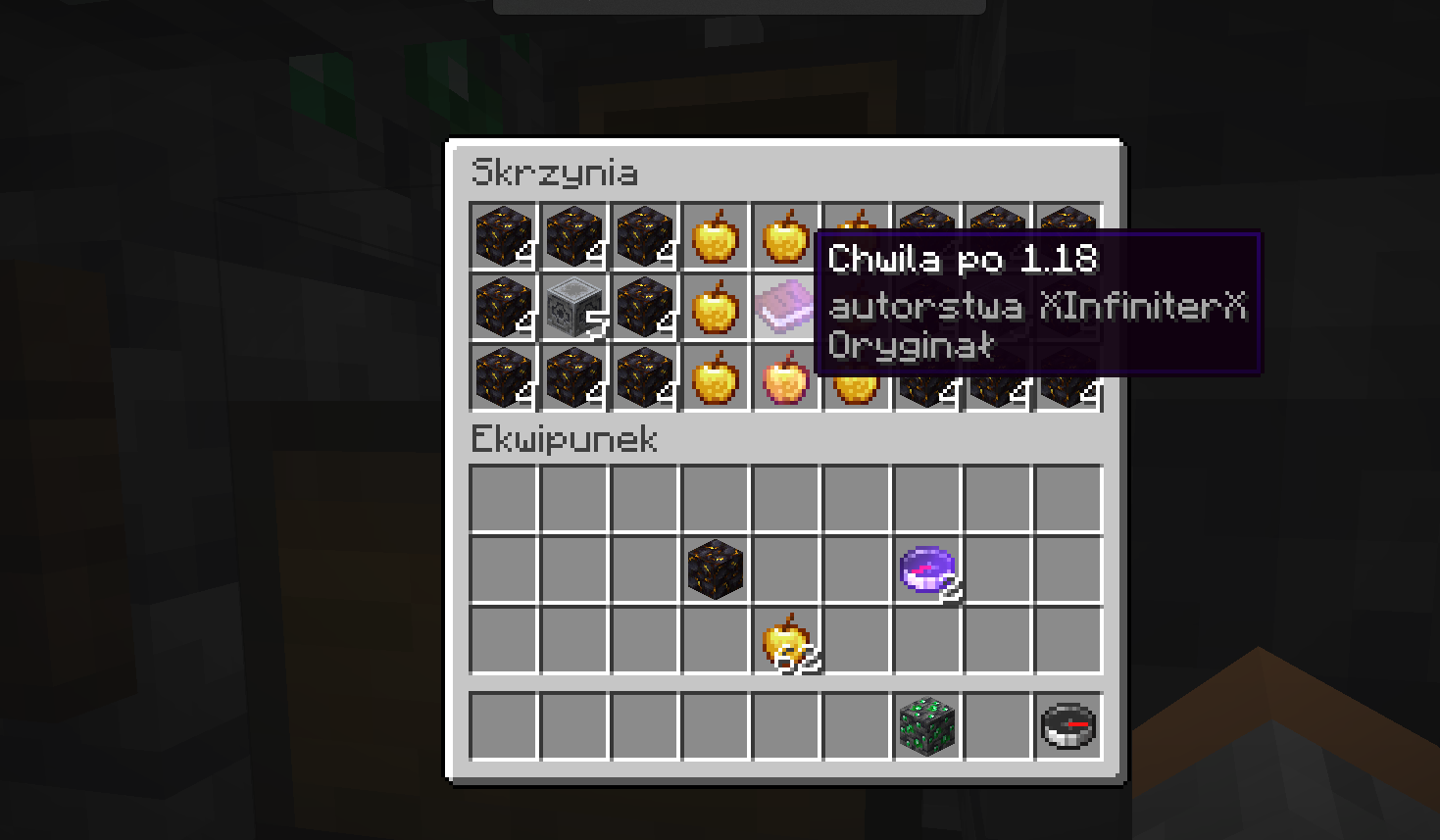Click the compass in the hotbar
This screenshot has height=840, width=1440.
point(1068,725)
